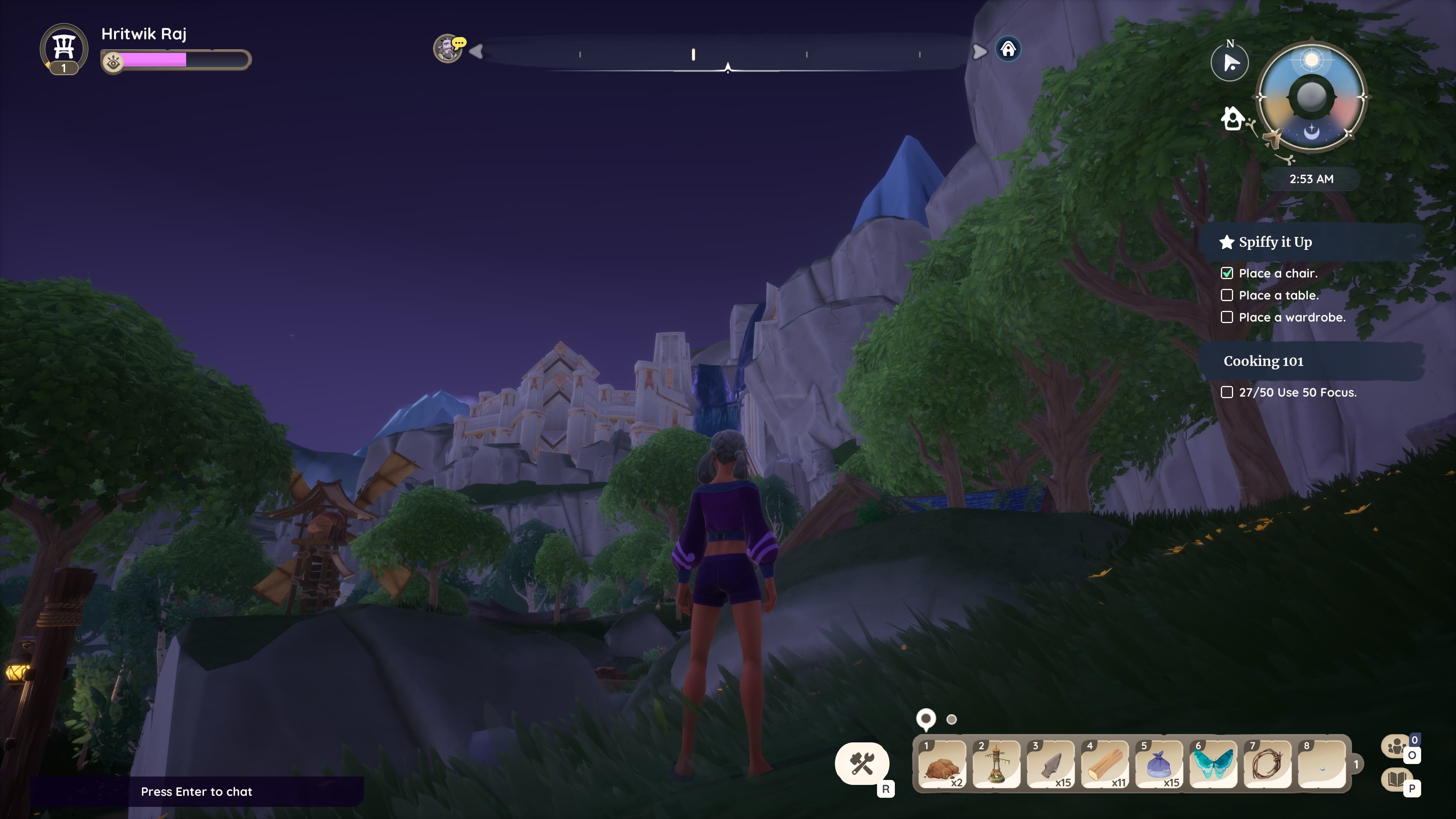Image resolution: width=1456 pixels, height=819 pixels.
Task: Open the Spiffy it Up quest
Action: click(1275, 242)
